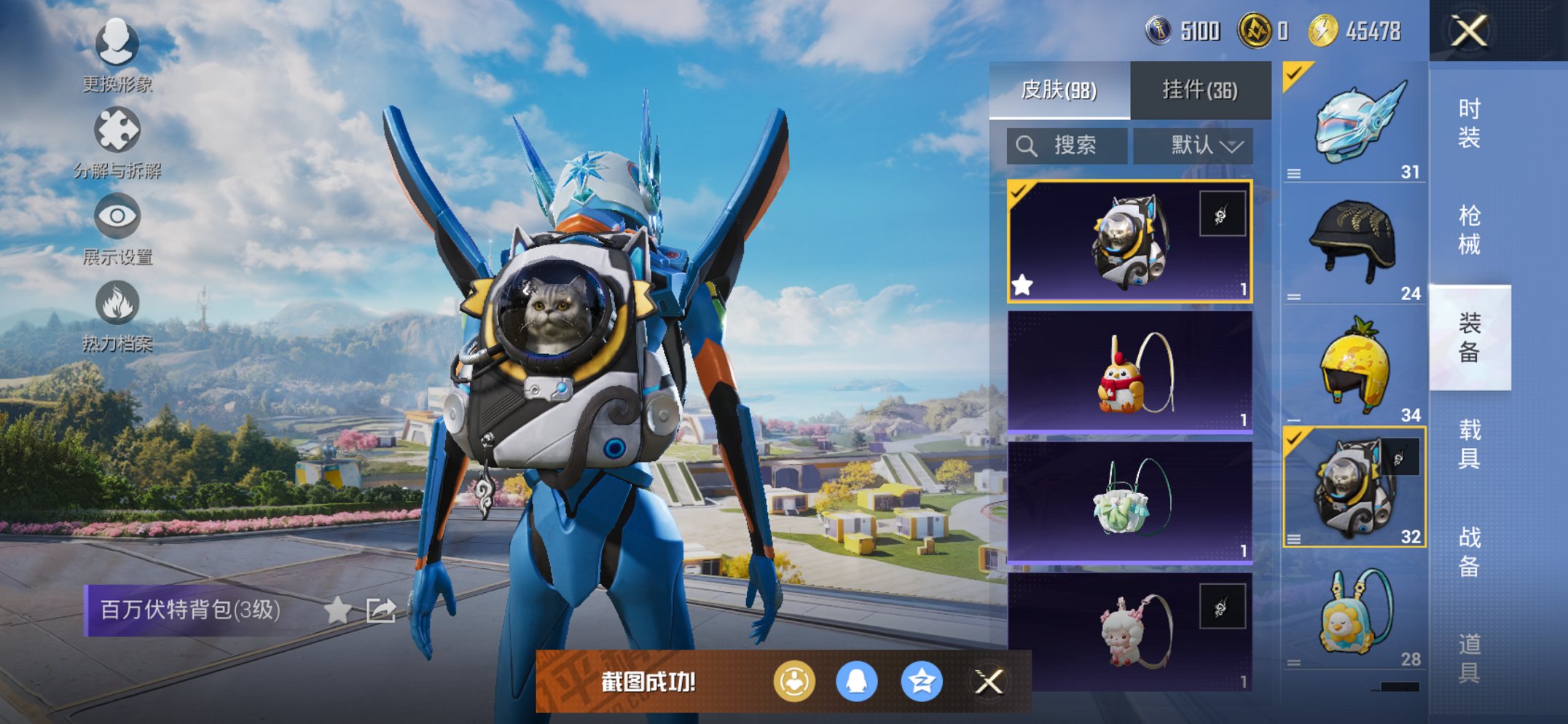Select the pink sheep backpack skin
This screenshot has height=724, width=1568.
(x=1130, y=631)
